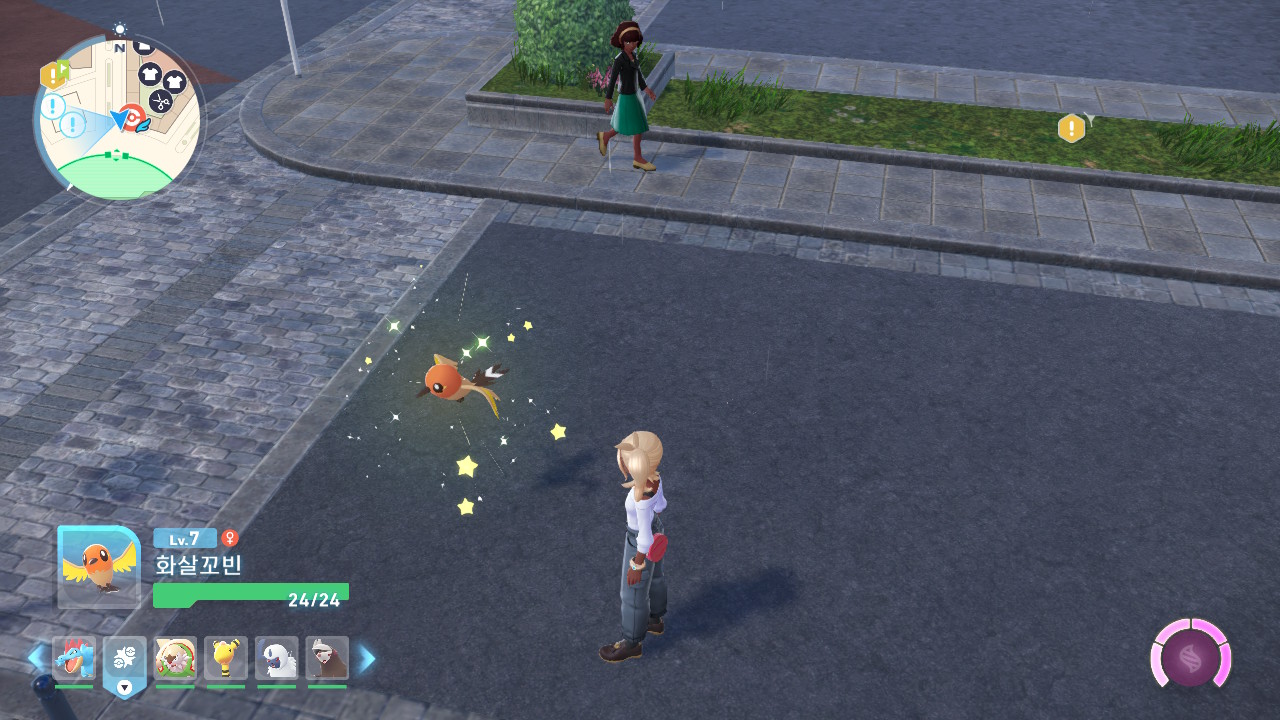Open the Fletchling portrait panel

(99, 567)
